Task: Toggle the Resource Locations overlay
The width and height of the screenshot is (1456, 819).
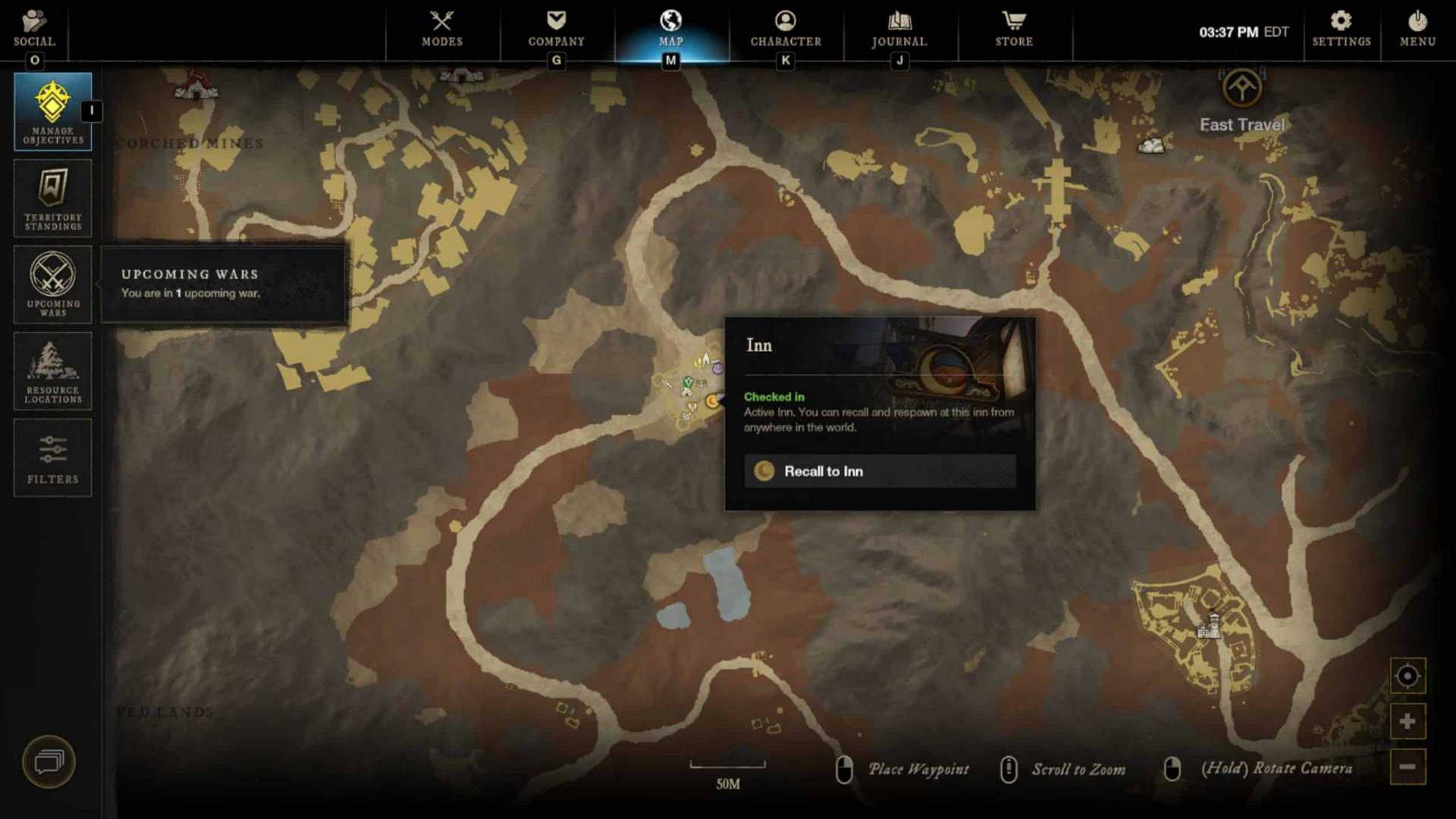Action: [x=52, y=371]
